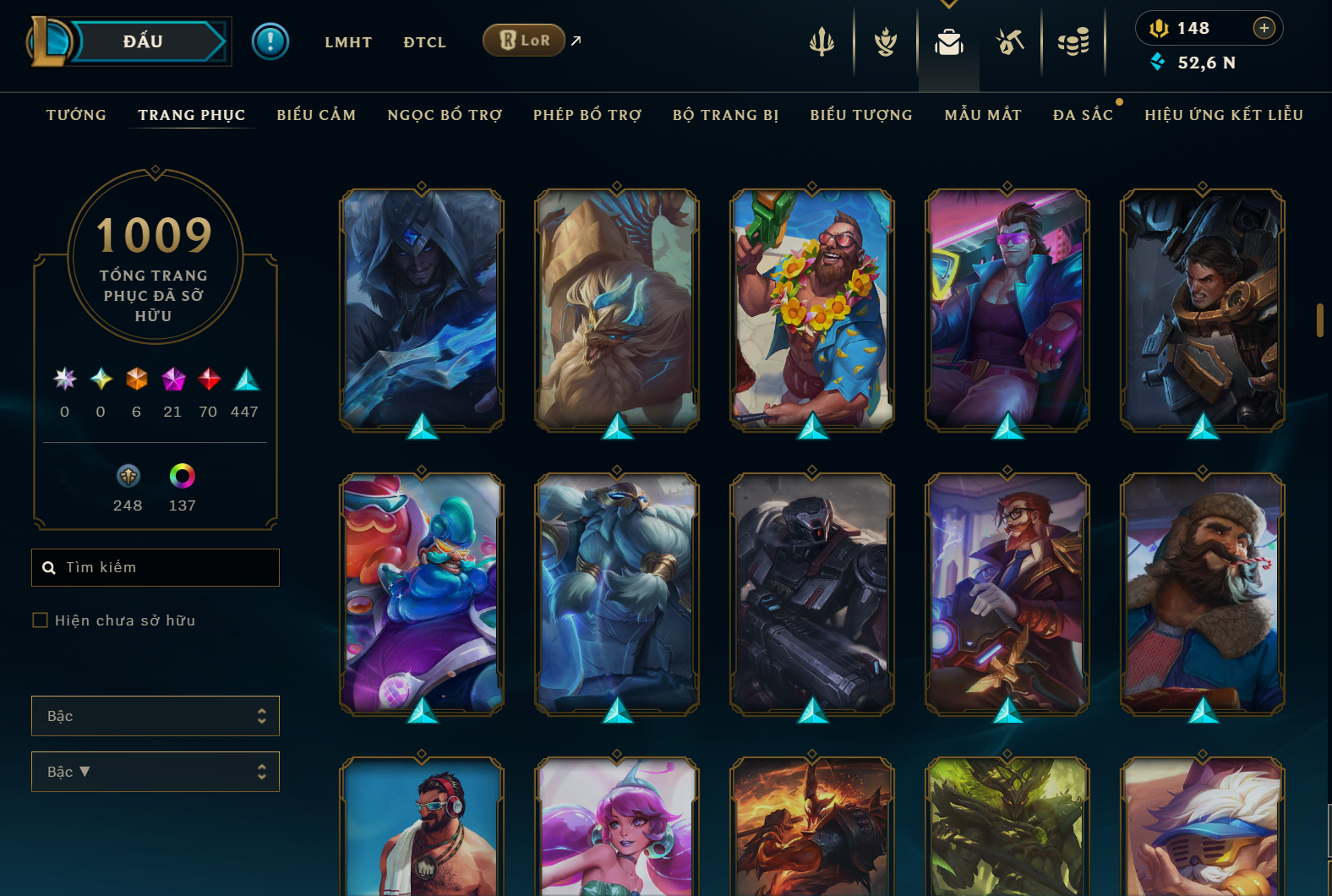The height and width of the screenshot is (896, 1332).
Task: Switch to the BIỂU CẢM tab
Action: [x=316, y=115]
